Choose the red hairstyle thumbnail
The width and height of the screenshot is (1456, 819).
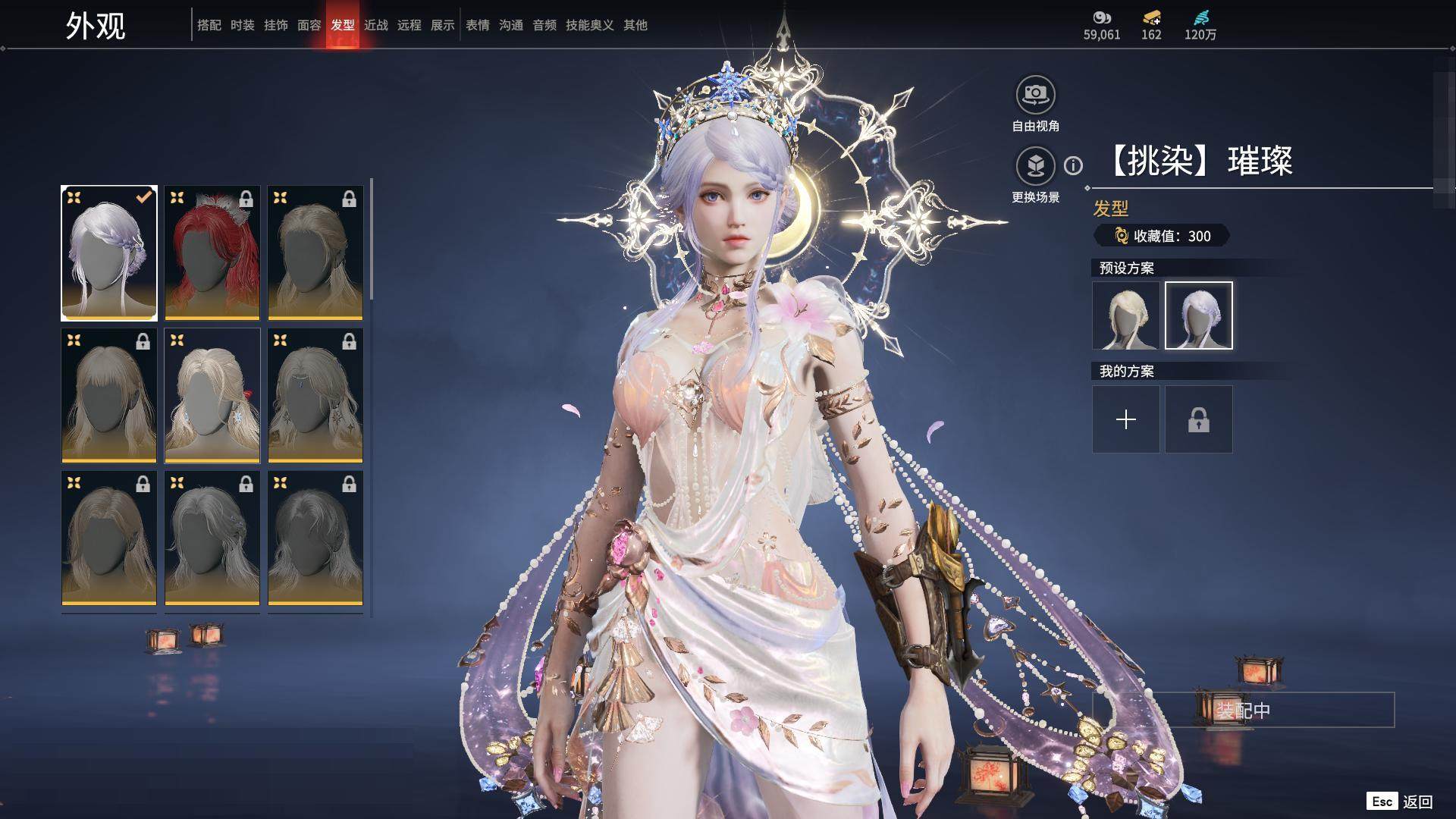(212, 253)
